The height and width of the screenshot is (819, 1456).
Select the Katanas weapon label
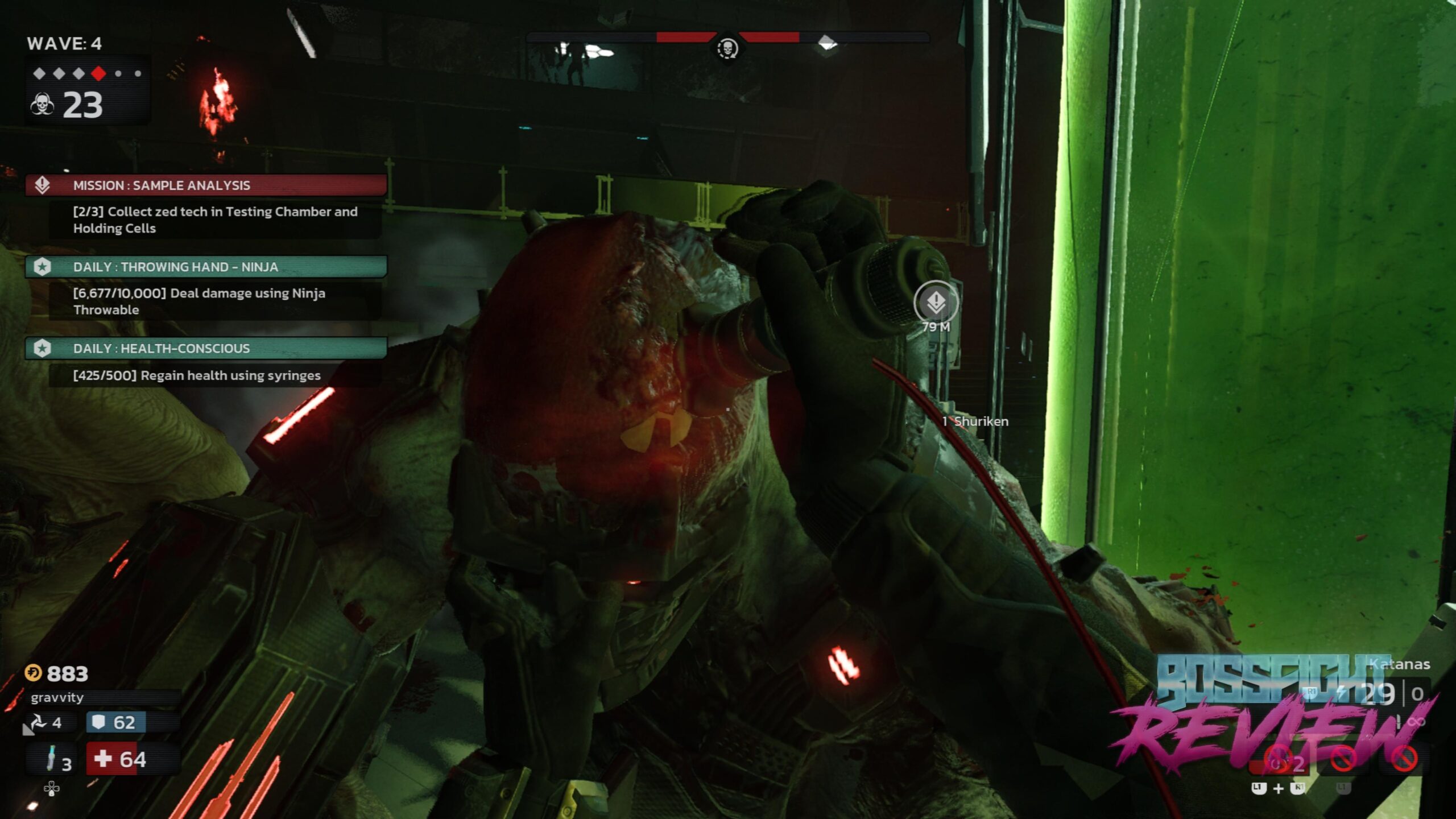pyautogui.click(x=1399, y=664)
